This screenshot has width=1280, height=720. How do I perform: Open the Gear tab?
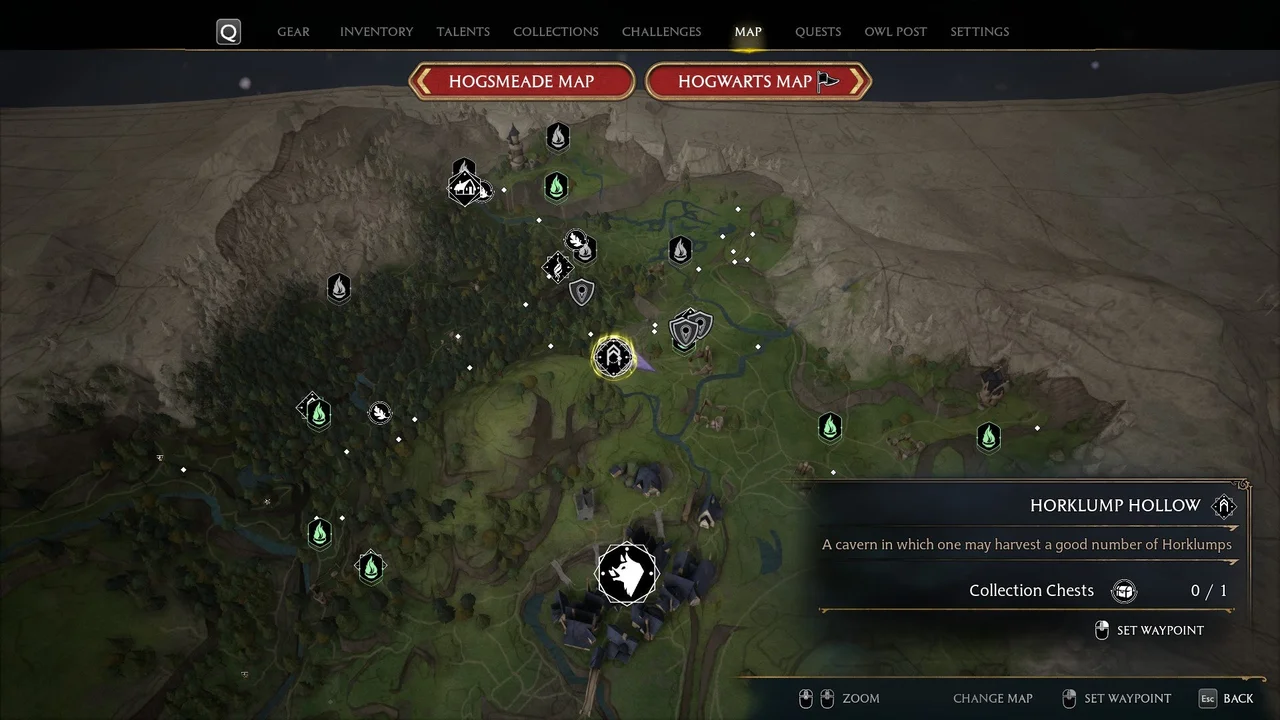tap(293, 32)
